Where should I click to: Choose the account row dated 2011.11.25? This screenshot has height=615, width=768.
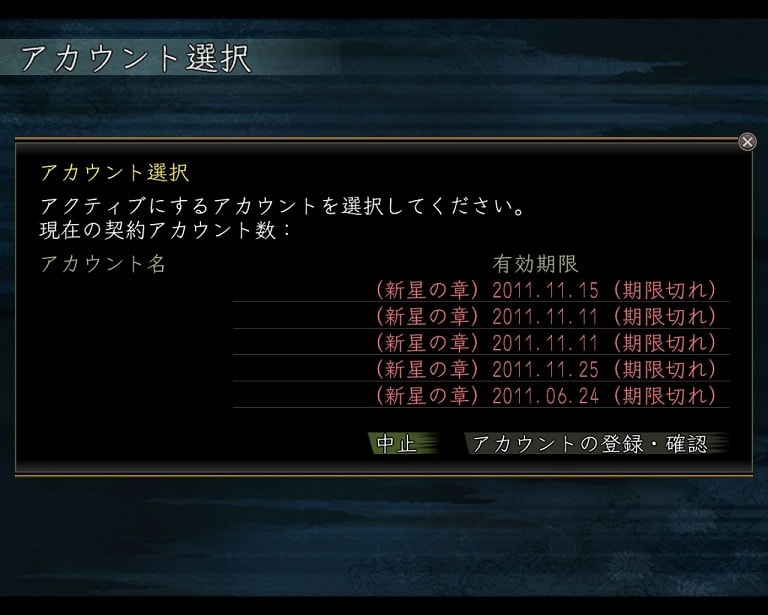(546, 369)
